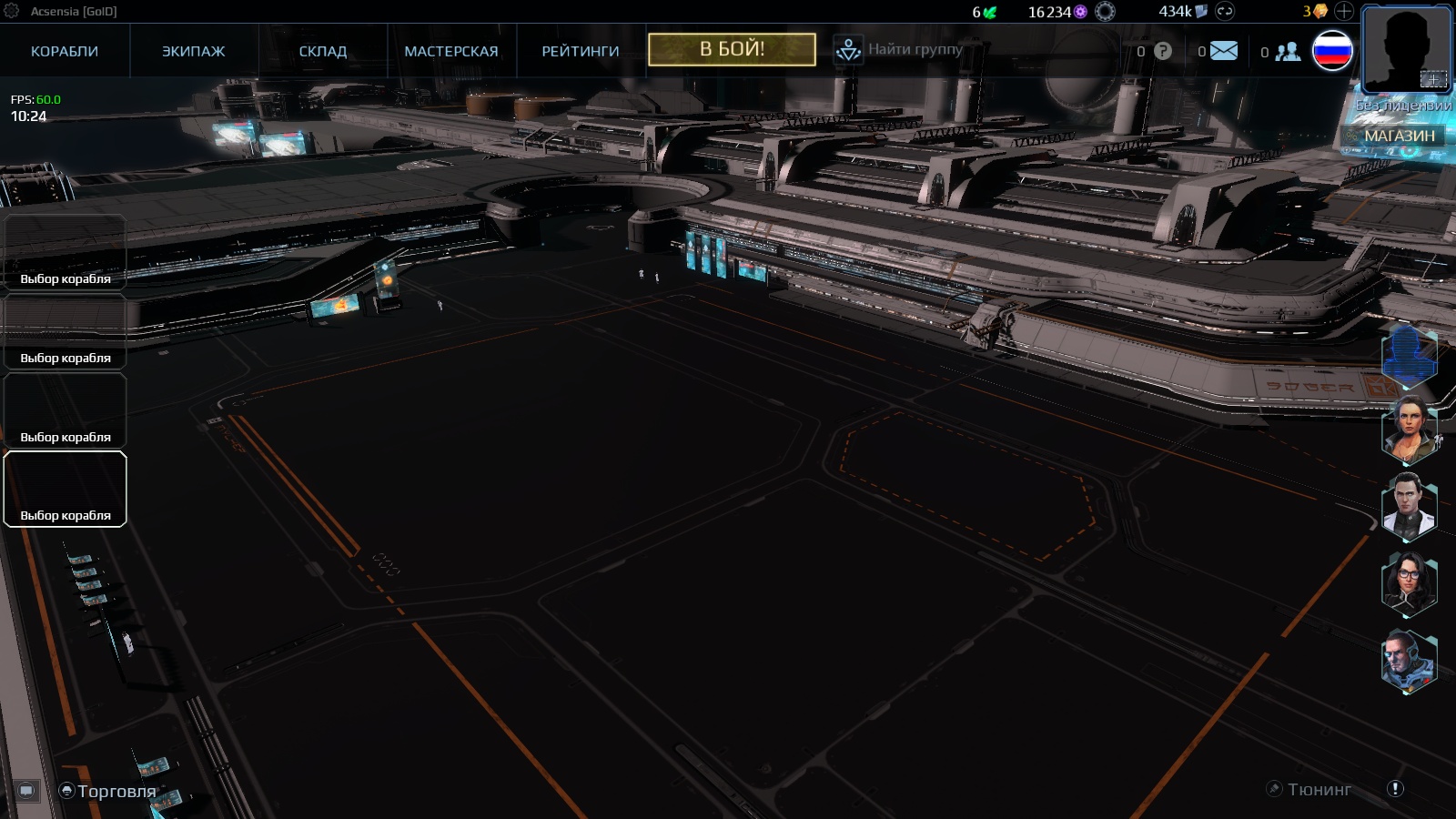Open the gear settings icon
This screenshot has width=1456, height=819.
pos(12,11)
